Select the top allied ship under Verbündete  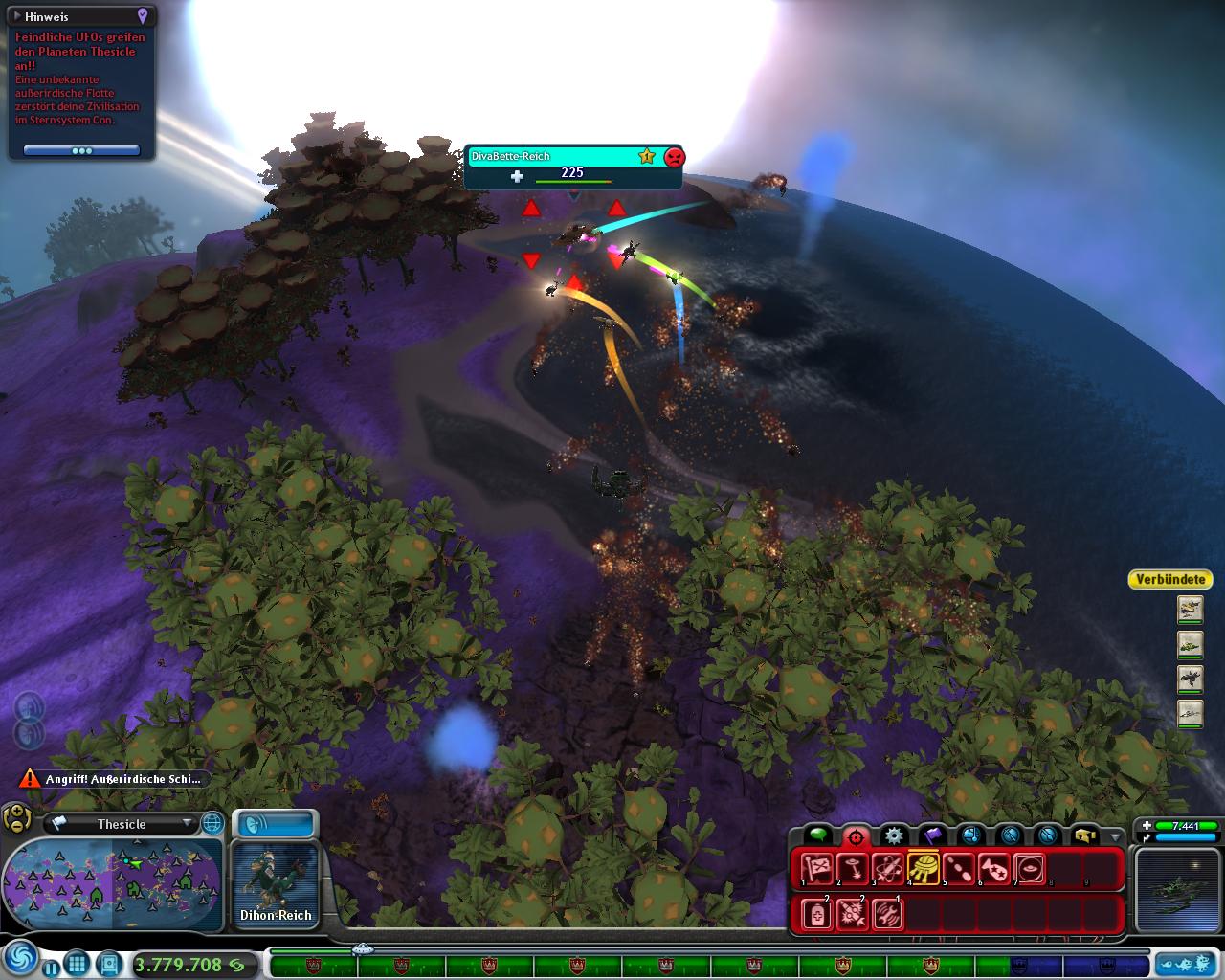(1190, 609)
